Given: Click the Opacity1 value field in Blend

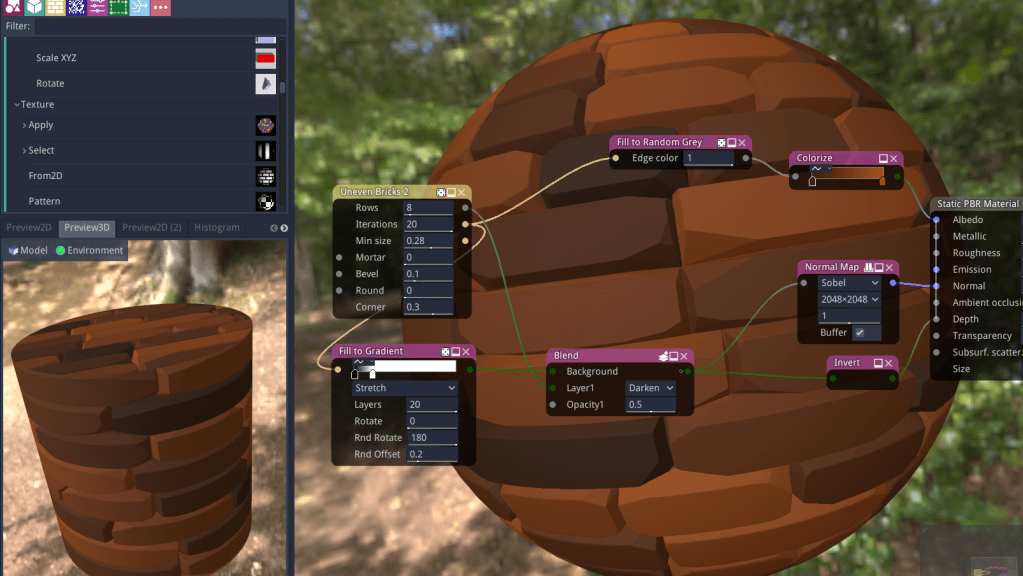Looking at the screenshot, I should (x=648, y=405).
